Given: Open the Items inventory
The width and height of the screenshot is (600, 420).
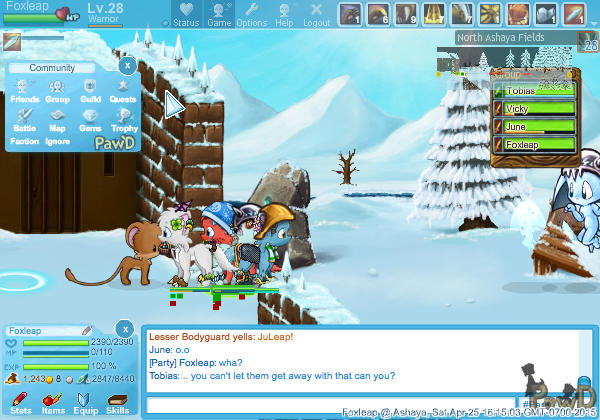Looking at the screenshot, I should 53,403.
